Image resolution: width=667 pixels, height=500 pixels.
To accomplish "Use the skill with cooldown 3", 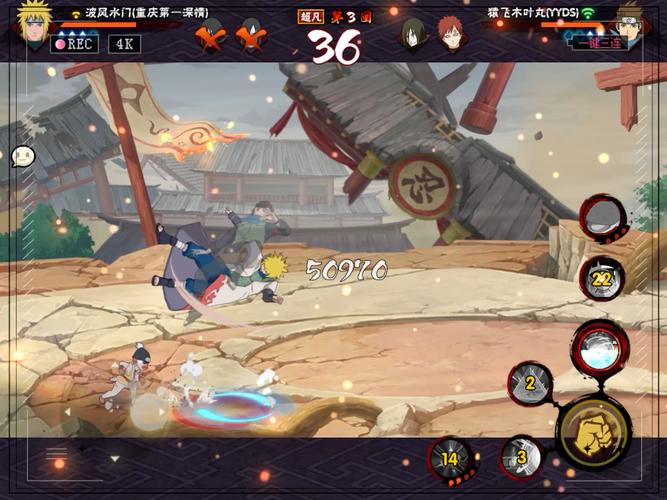I will pyautogui.click(x=521, y=457).
